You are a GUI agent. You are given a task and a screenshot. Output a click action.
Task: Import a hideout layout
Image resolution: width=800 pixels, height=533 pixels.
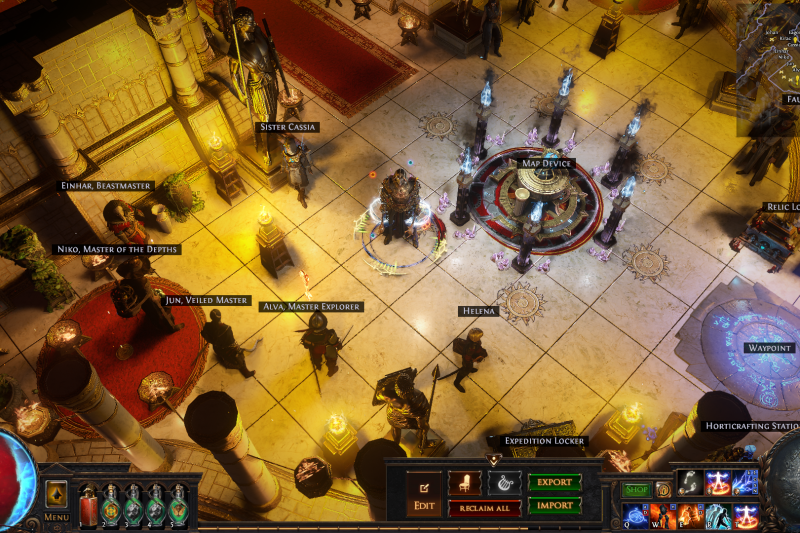pyautogui.click(x=555, y=505)
